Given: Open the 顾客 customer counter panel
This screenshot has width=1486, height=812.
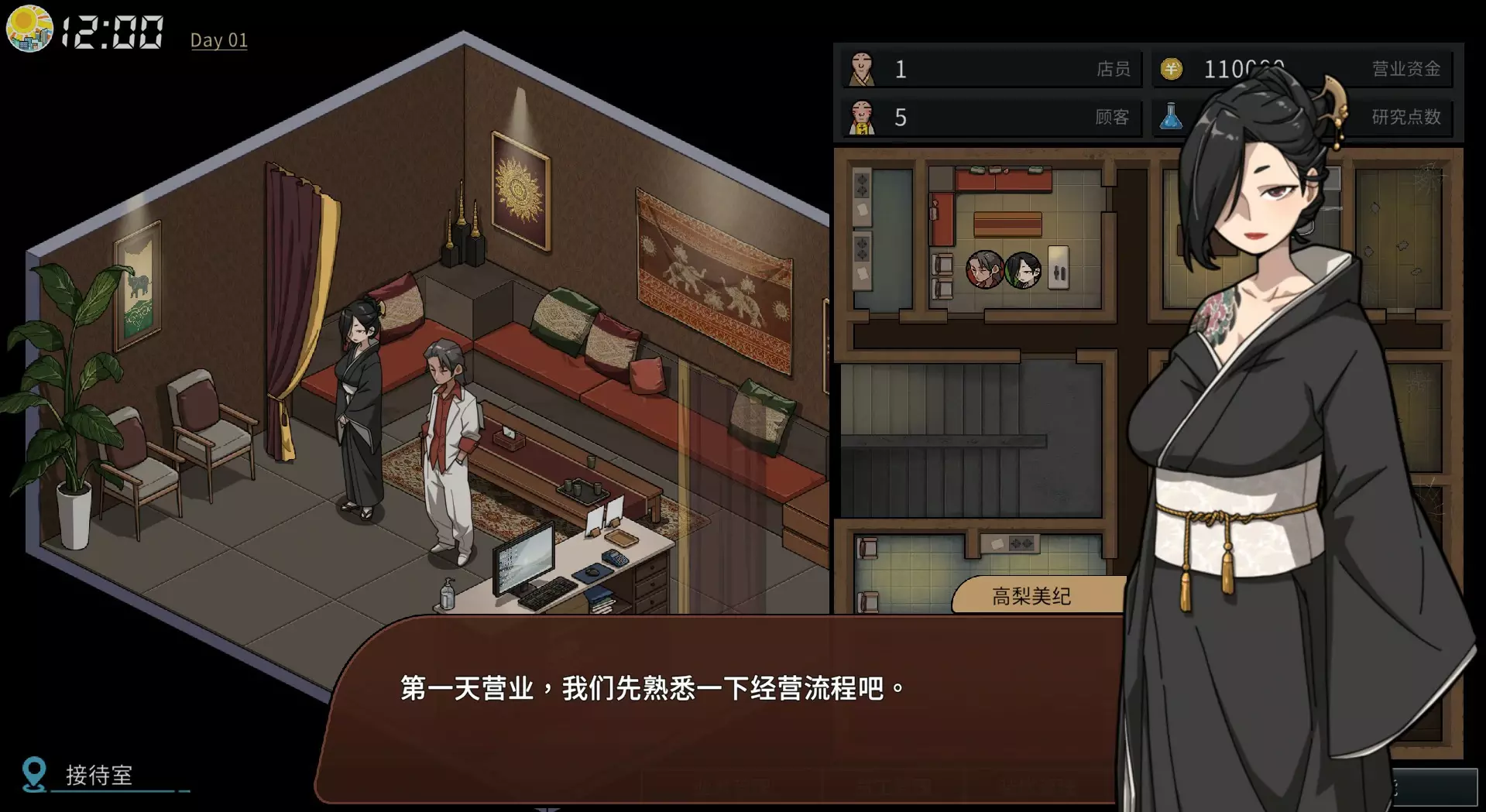Looking at the screenshot, I should pos(990,117).
